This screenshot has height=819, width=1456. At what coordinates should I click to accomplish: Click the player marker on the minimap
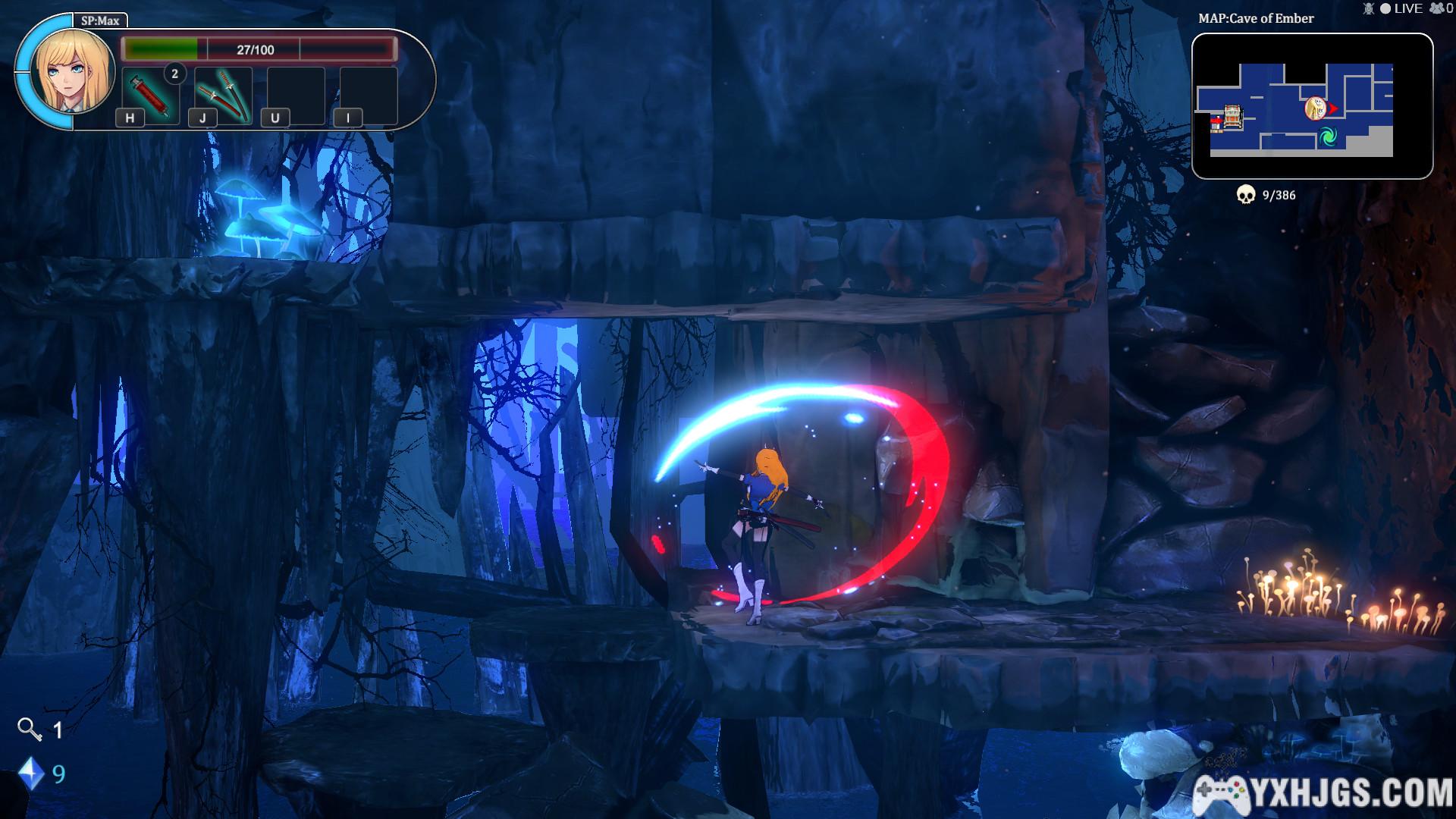click(1315, 108)
